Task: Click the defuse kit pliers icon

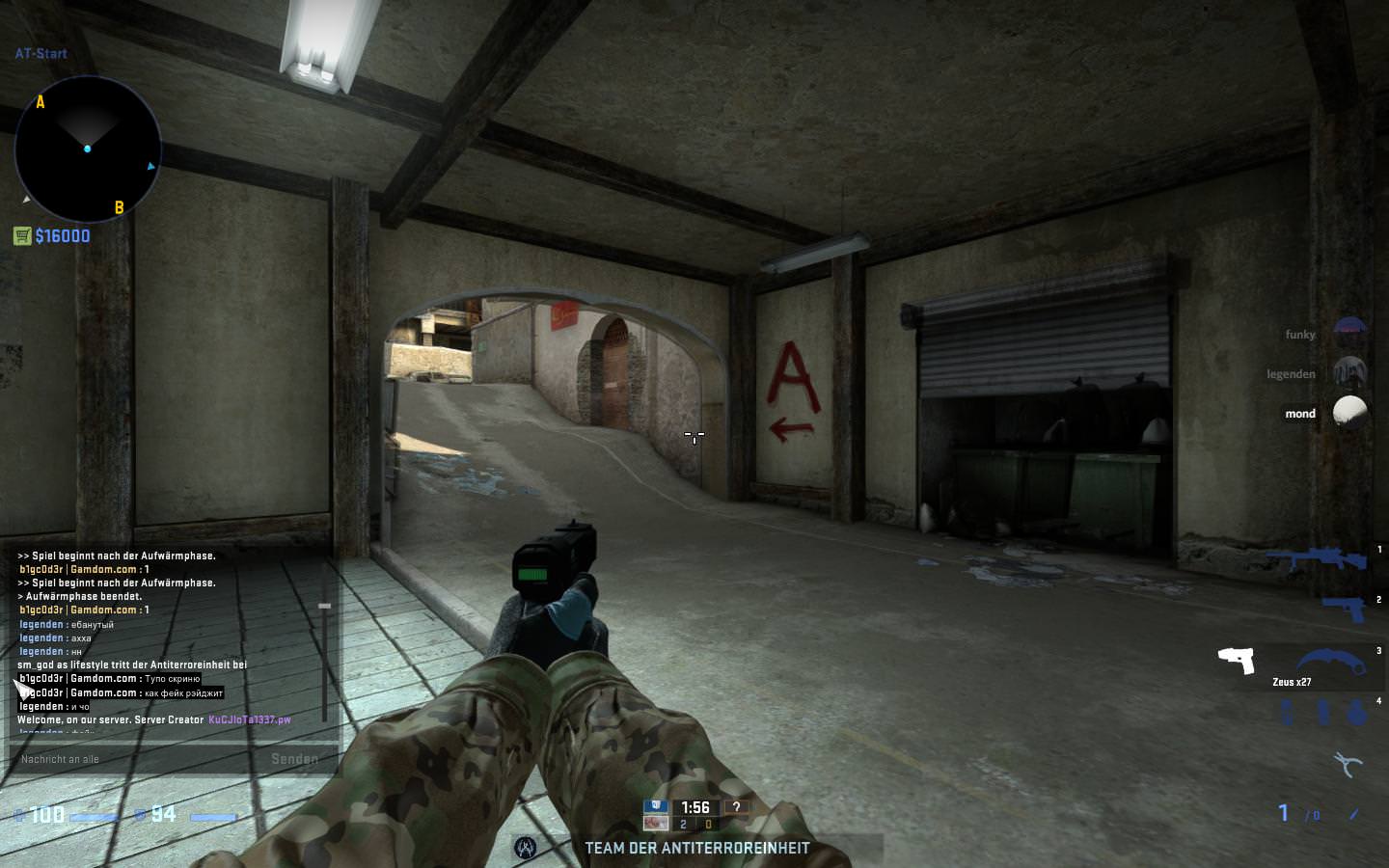Action: click(1348, 765)
